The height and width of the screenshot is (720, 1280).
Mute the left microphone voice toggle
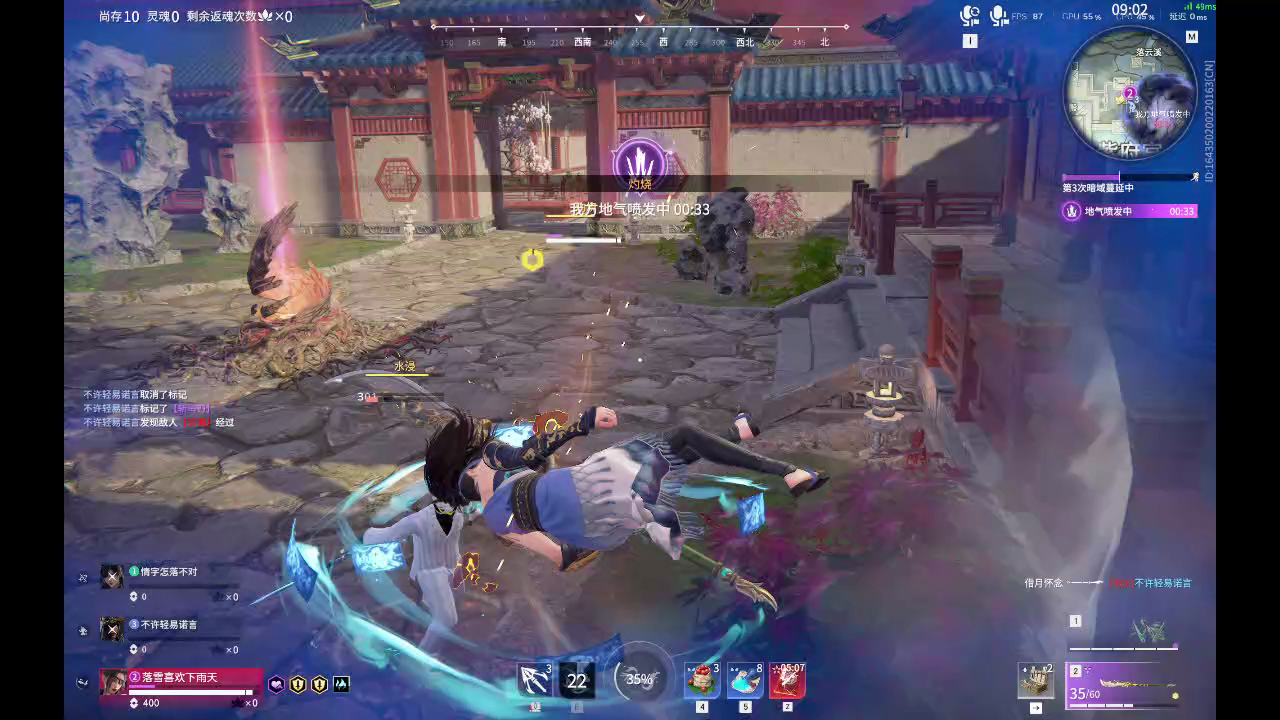[966, 14]
